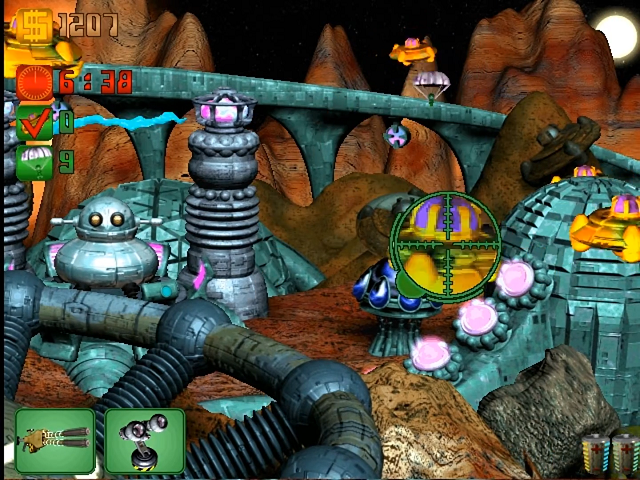Click the red clock timer icon
The width and height of the screenshot is (640, 480).
point(34,82)
